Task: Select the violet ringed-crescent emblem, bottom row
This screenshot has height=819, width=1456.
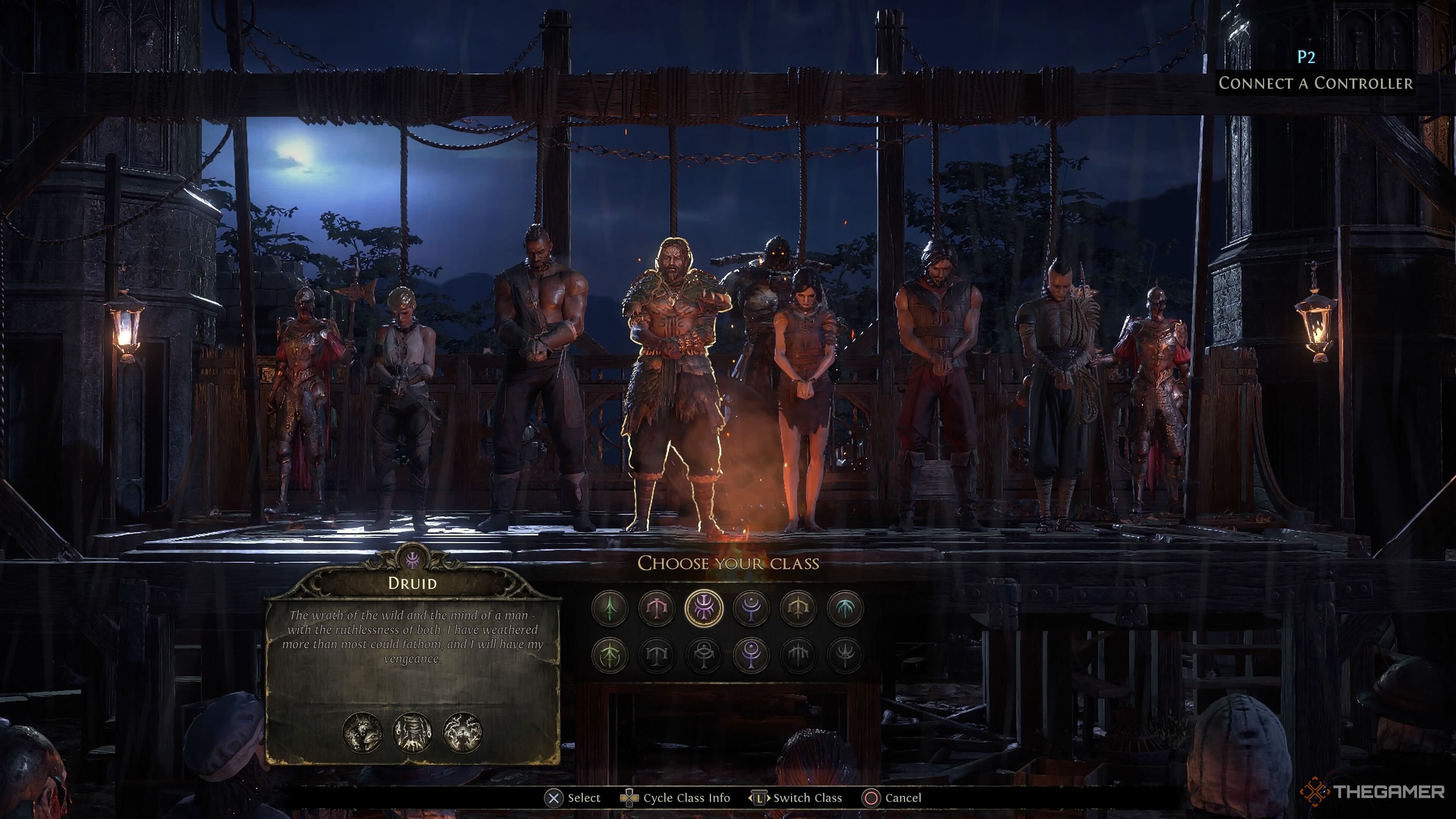Action: pos(751,655)
